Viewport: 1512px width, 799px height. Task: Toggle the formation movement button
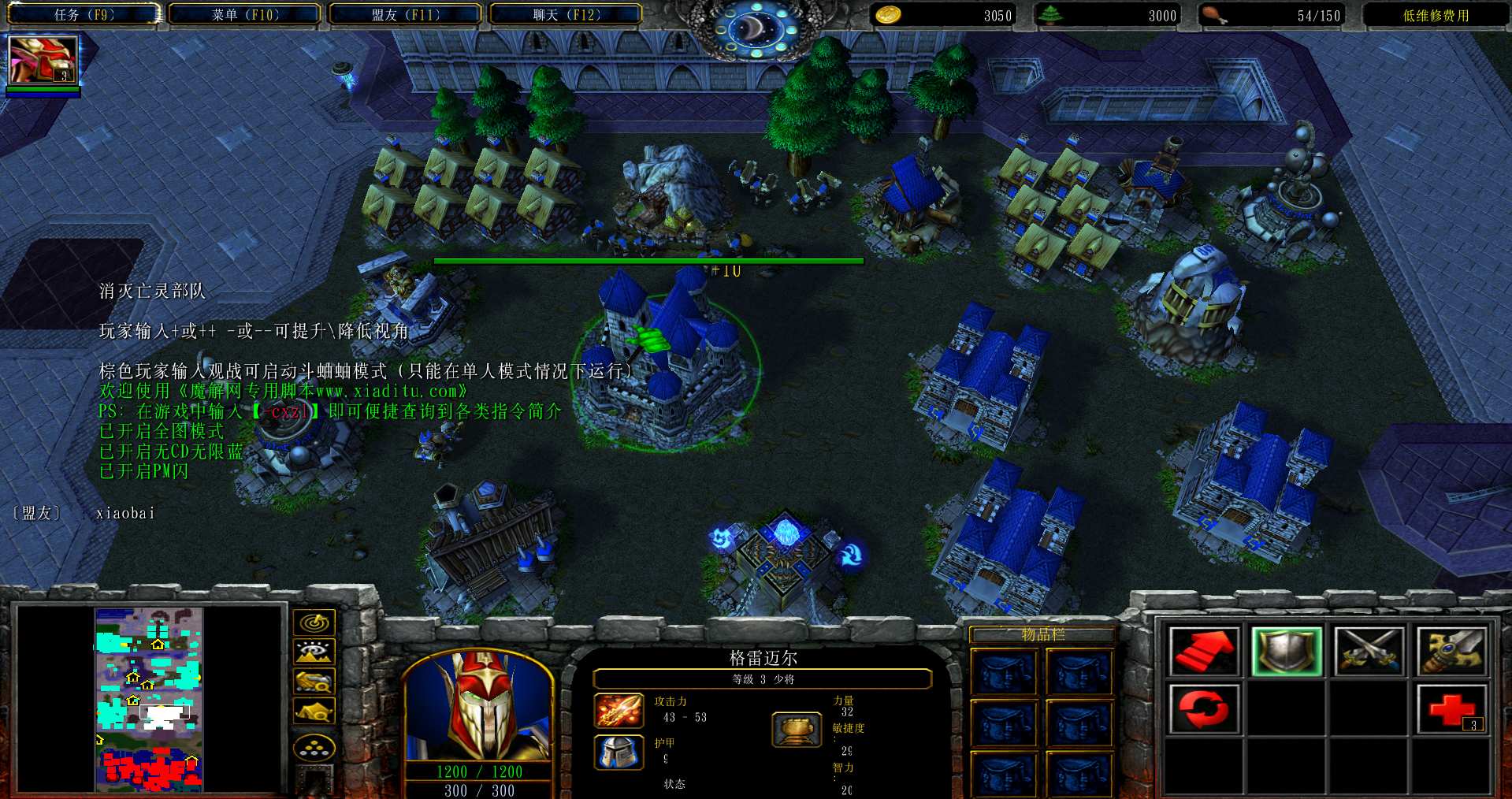(x=314, y=747)
